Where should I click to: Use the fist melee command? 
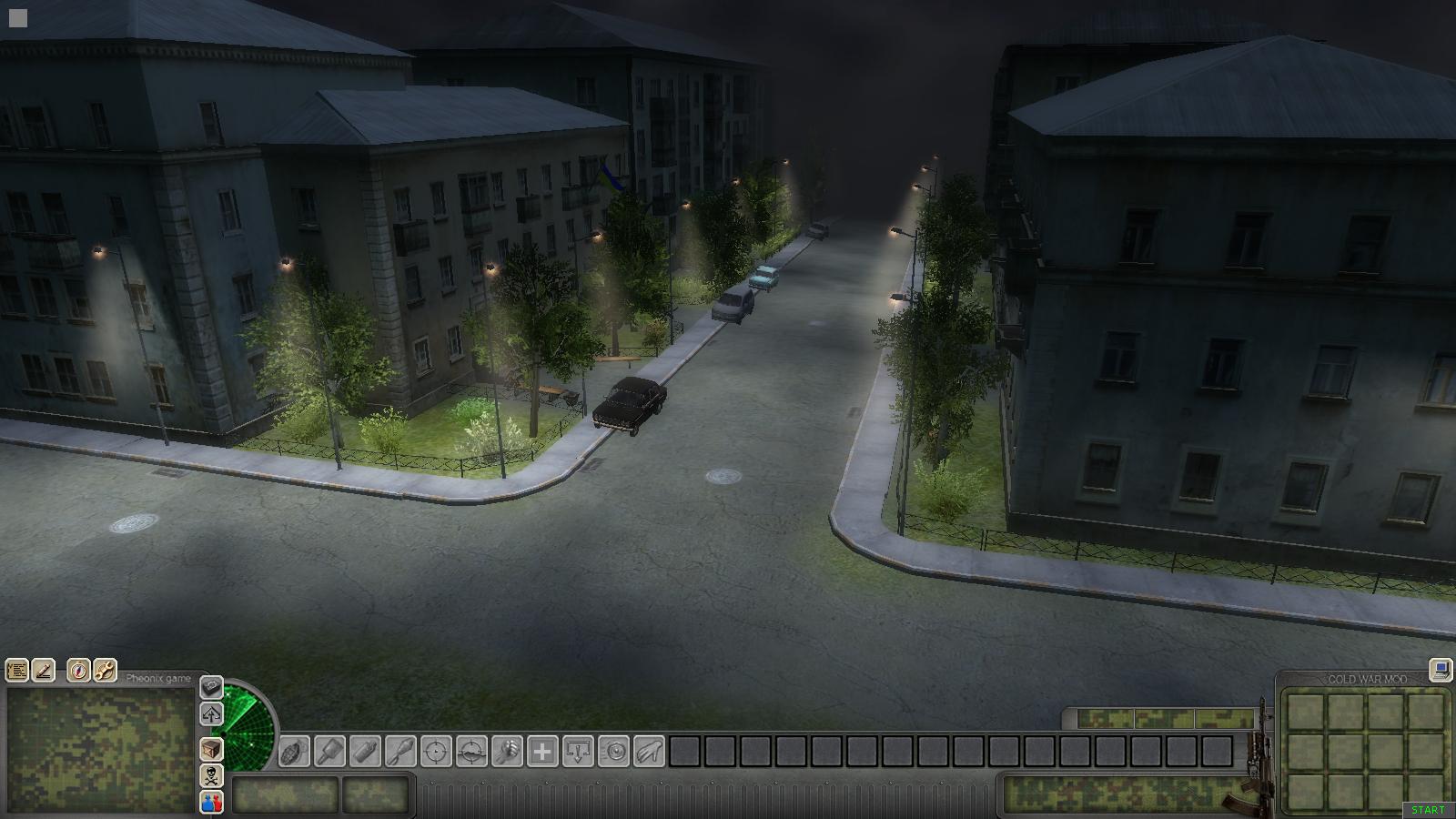point(507,753)
